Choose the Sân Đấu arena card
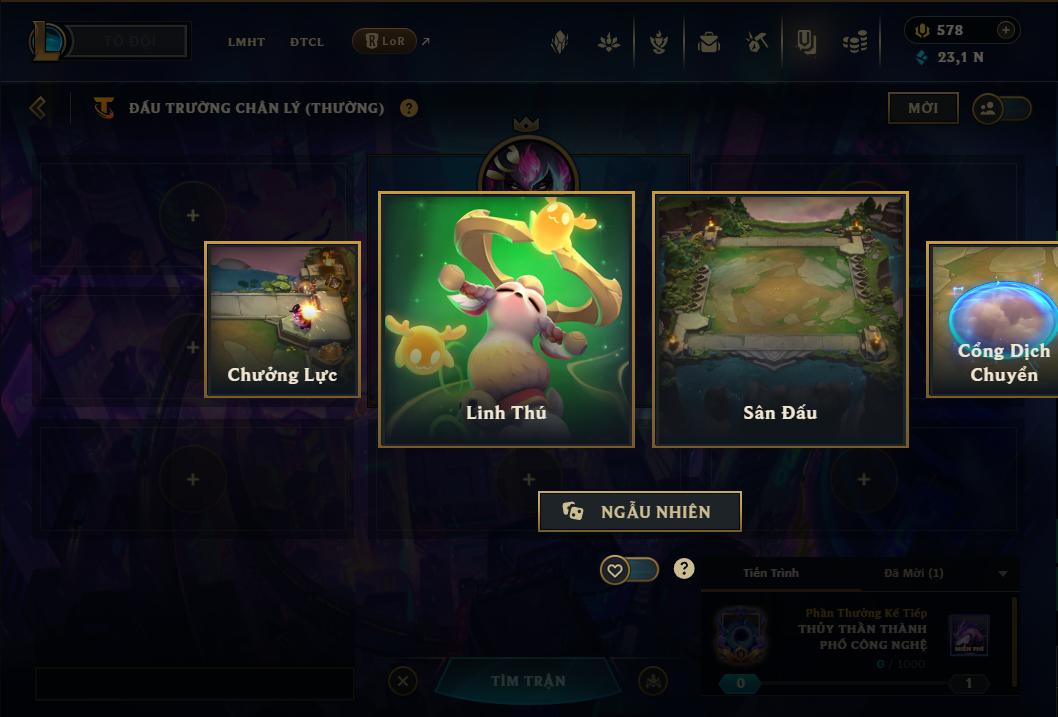This screenshot has height=717, width=1058. 780,319
